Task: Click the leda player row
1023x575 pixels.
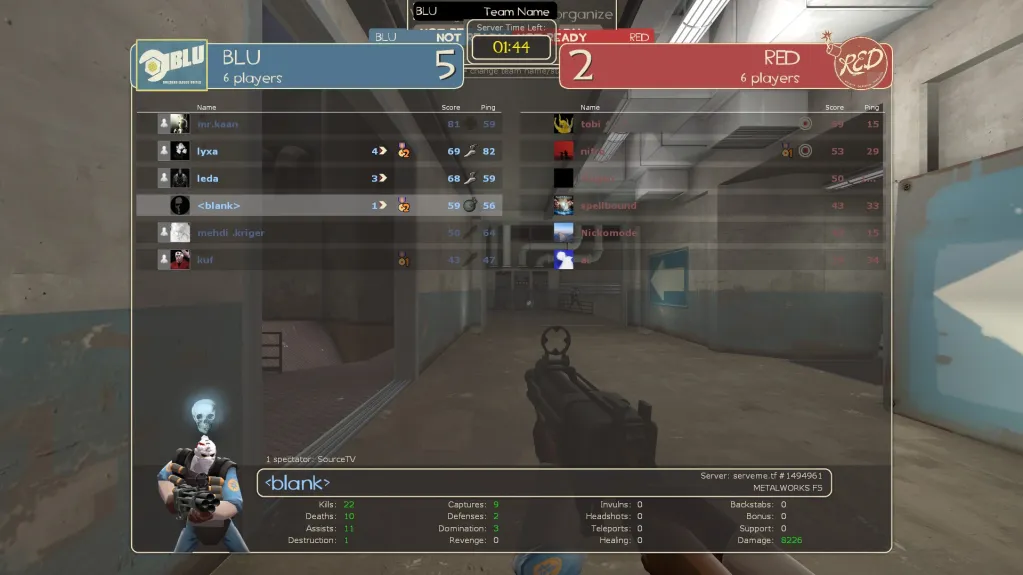Action: click(x=318, y=178)
